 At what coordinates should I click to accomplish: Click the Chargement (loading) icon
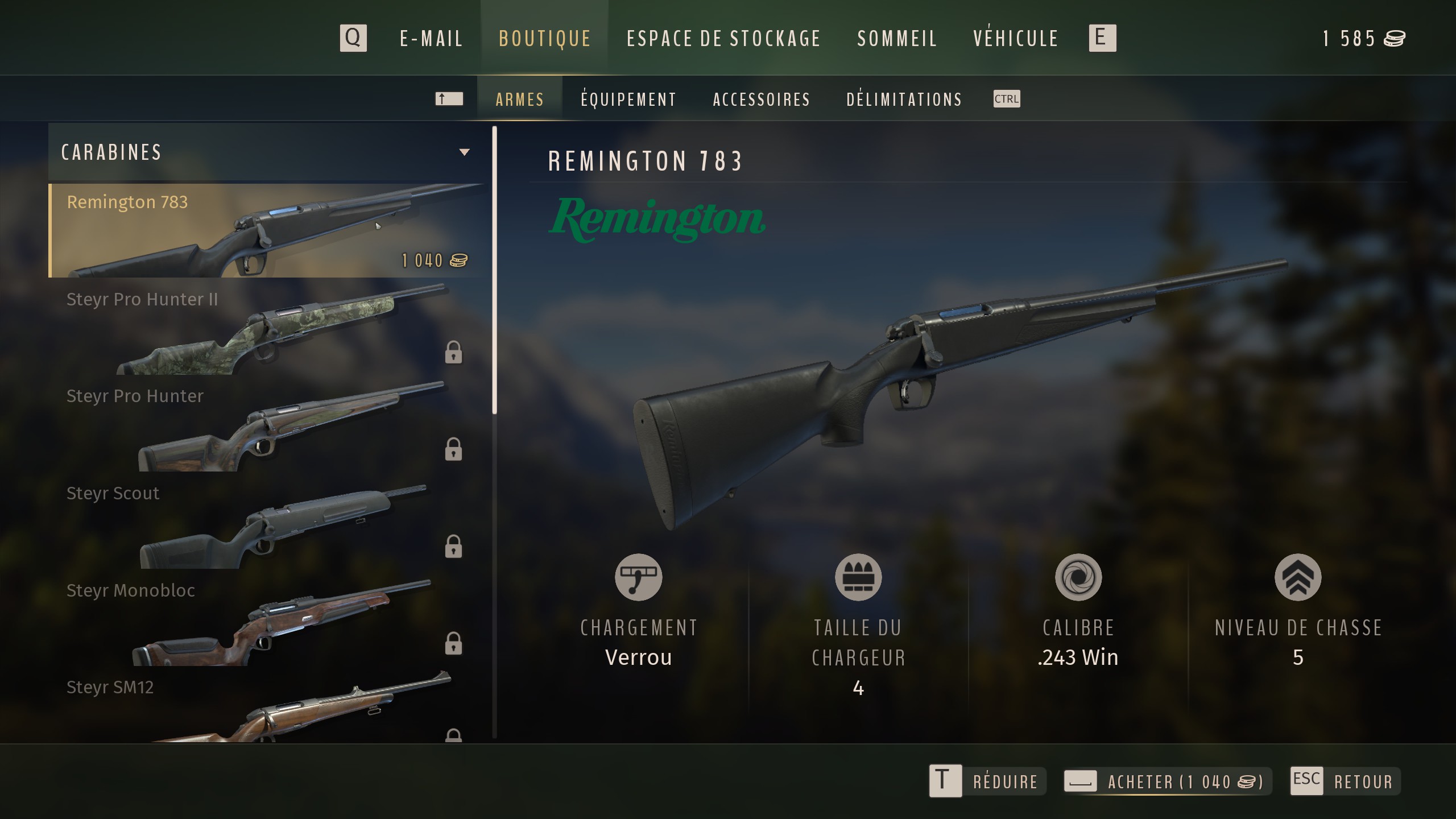[x=639, y=577]
